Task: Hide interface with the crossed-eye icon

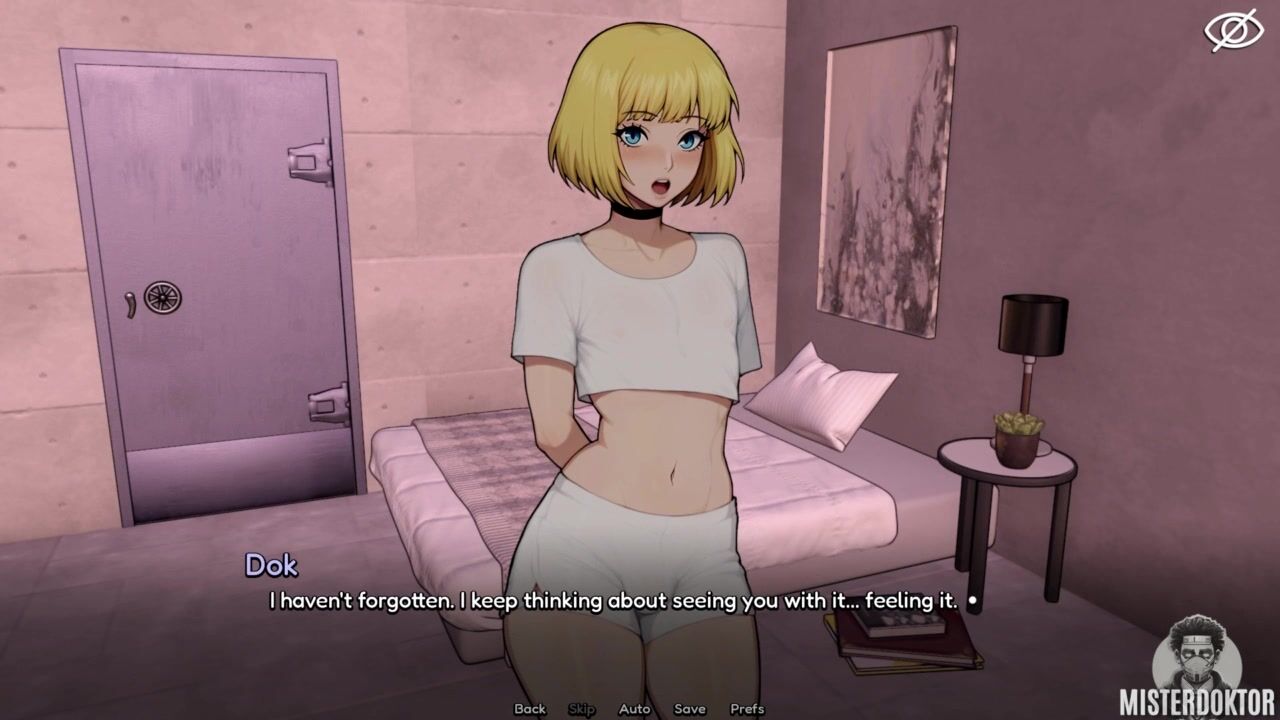Action: pos(1233,30)
